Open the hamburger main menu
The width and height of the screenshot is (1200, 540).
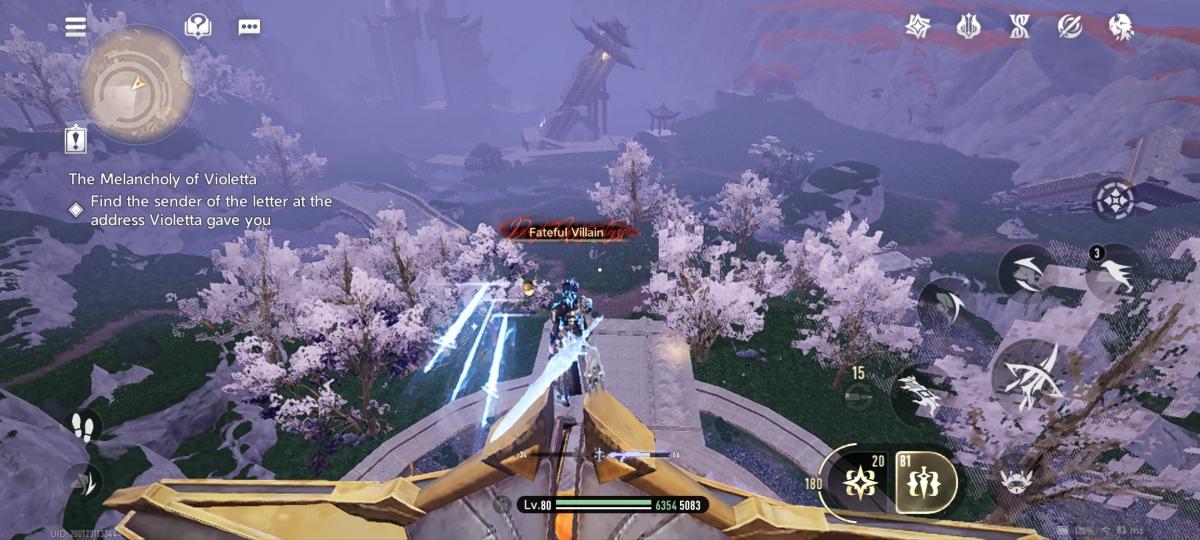click(x=76, y=27)
